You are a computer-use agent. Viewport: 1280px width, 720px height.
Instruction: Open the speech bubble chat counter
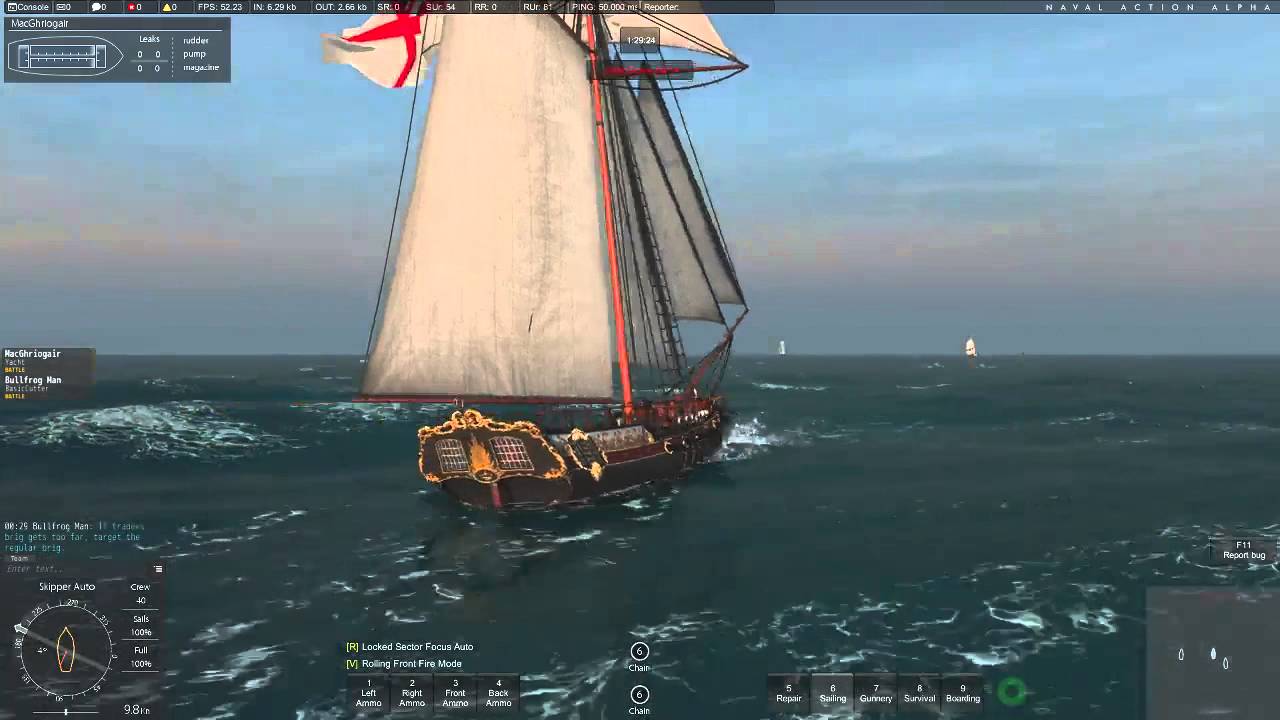(99, 7)
